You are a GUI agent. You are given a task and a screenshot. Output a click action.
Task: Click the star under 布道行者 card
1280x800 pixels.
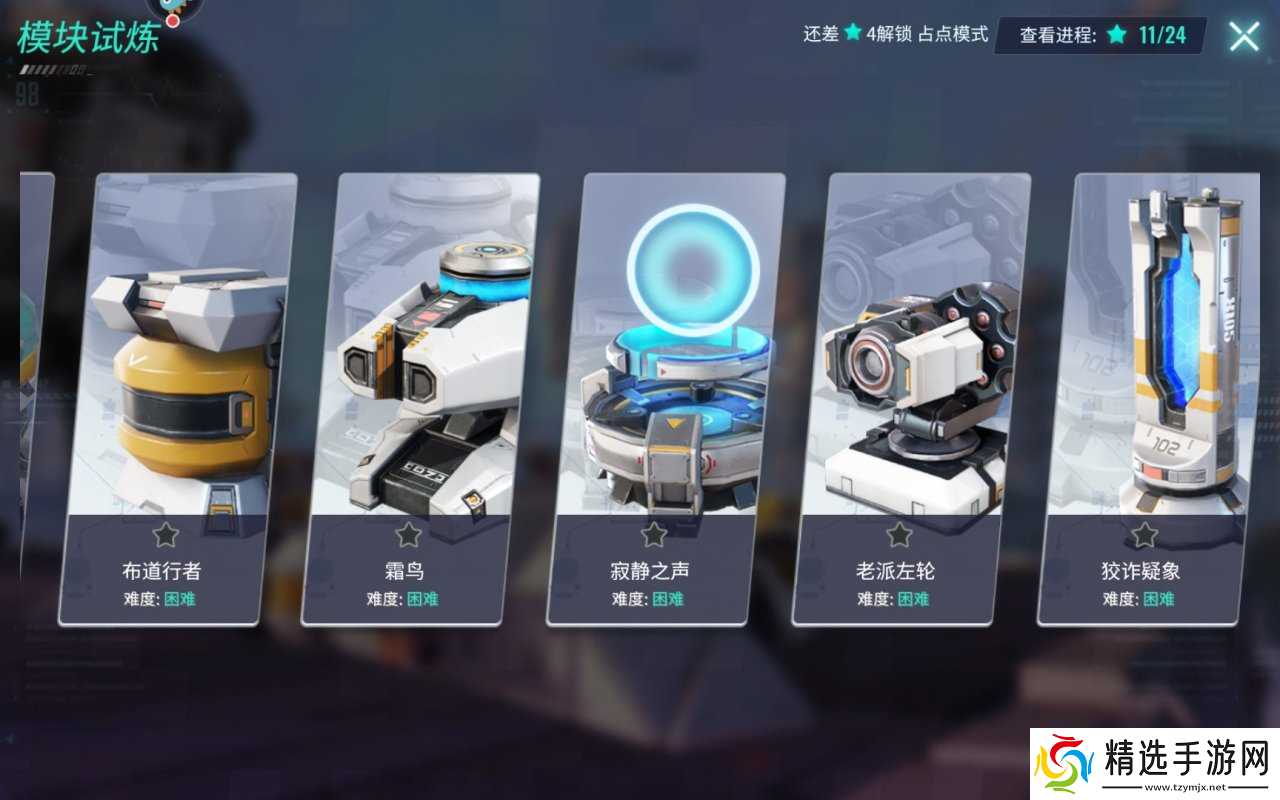point(164,535)
